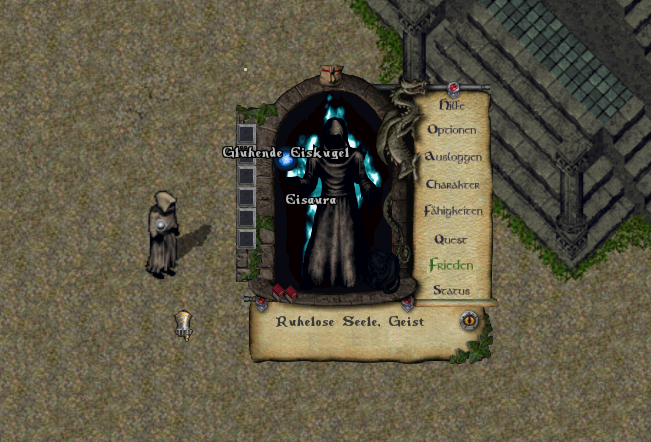
Task: Open the Quest log
Action: click(x=451, y=239)
